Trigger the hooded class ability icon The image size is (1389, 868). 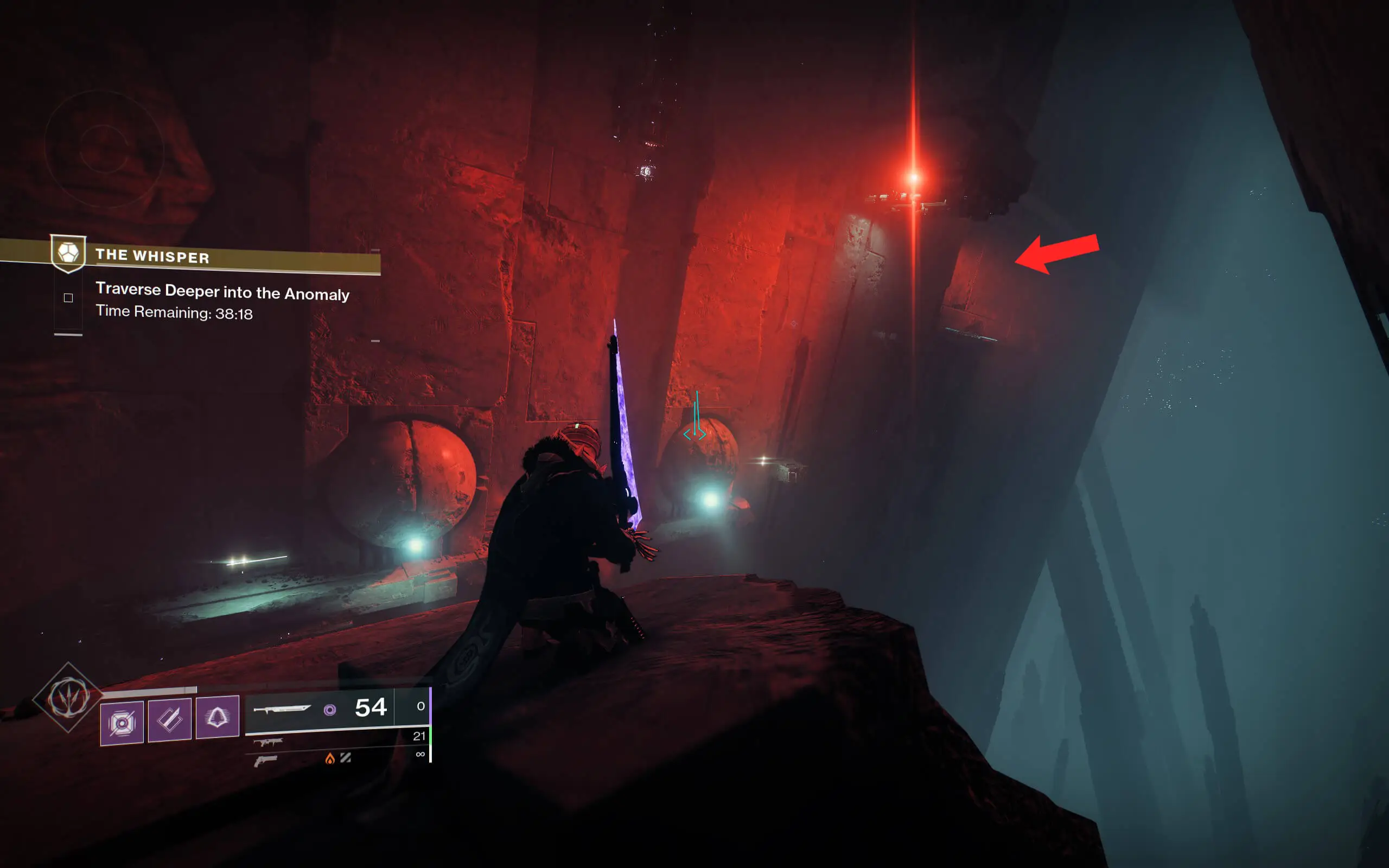coord(217,717)
